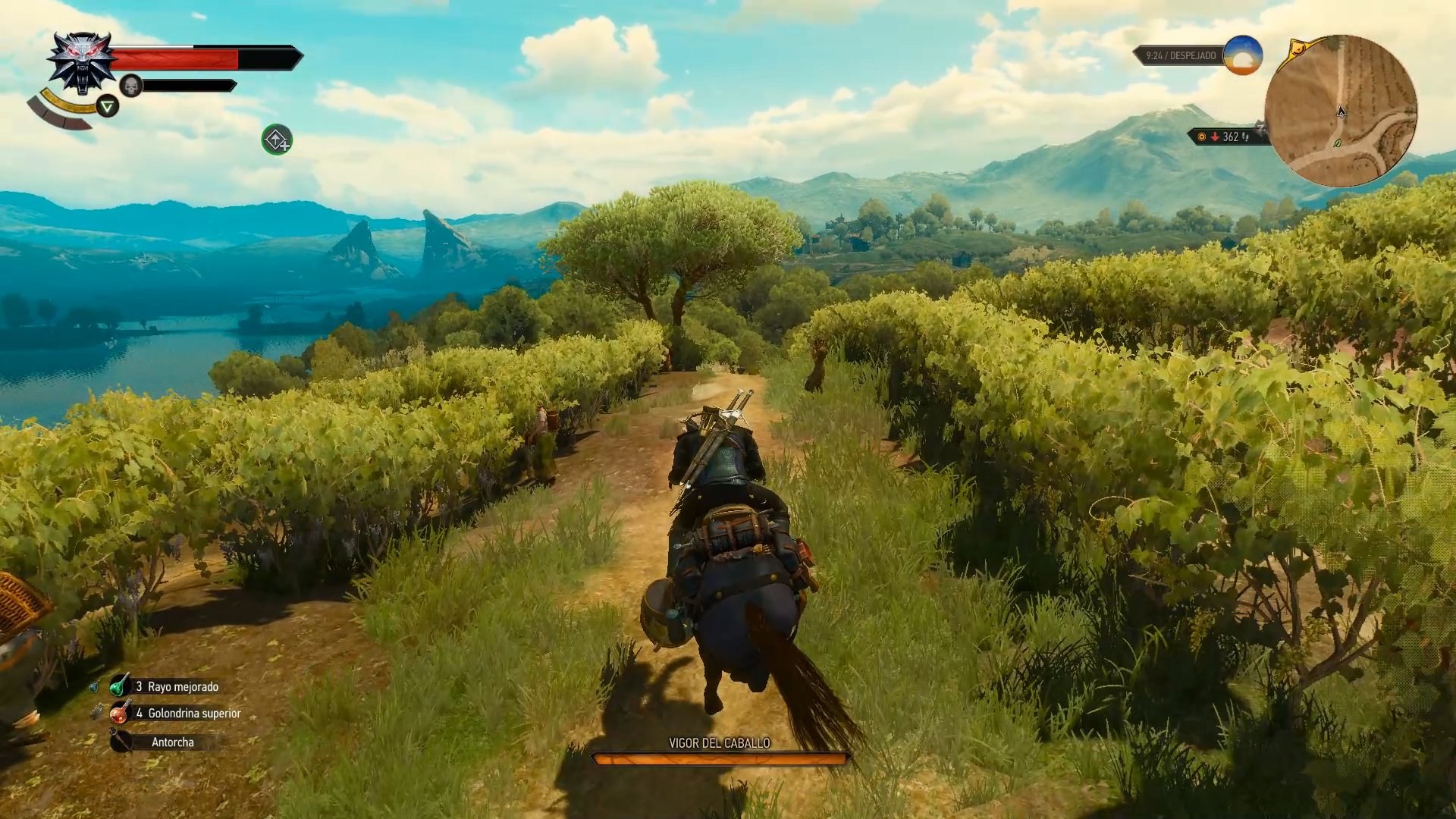Image resolution: width=1456 pixels, height=819 pixels.
Task: Click the footprints icon in currency display
Action: 1246,138
